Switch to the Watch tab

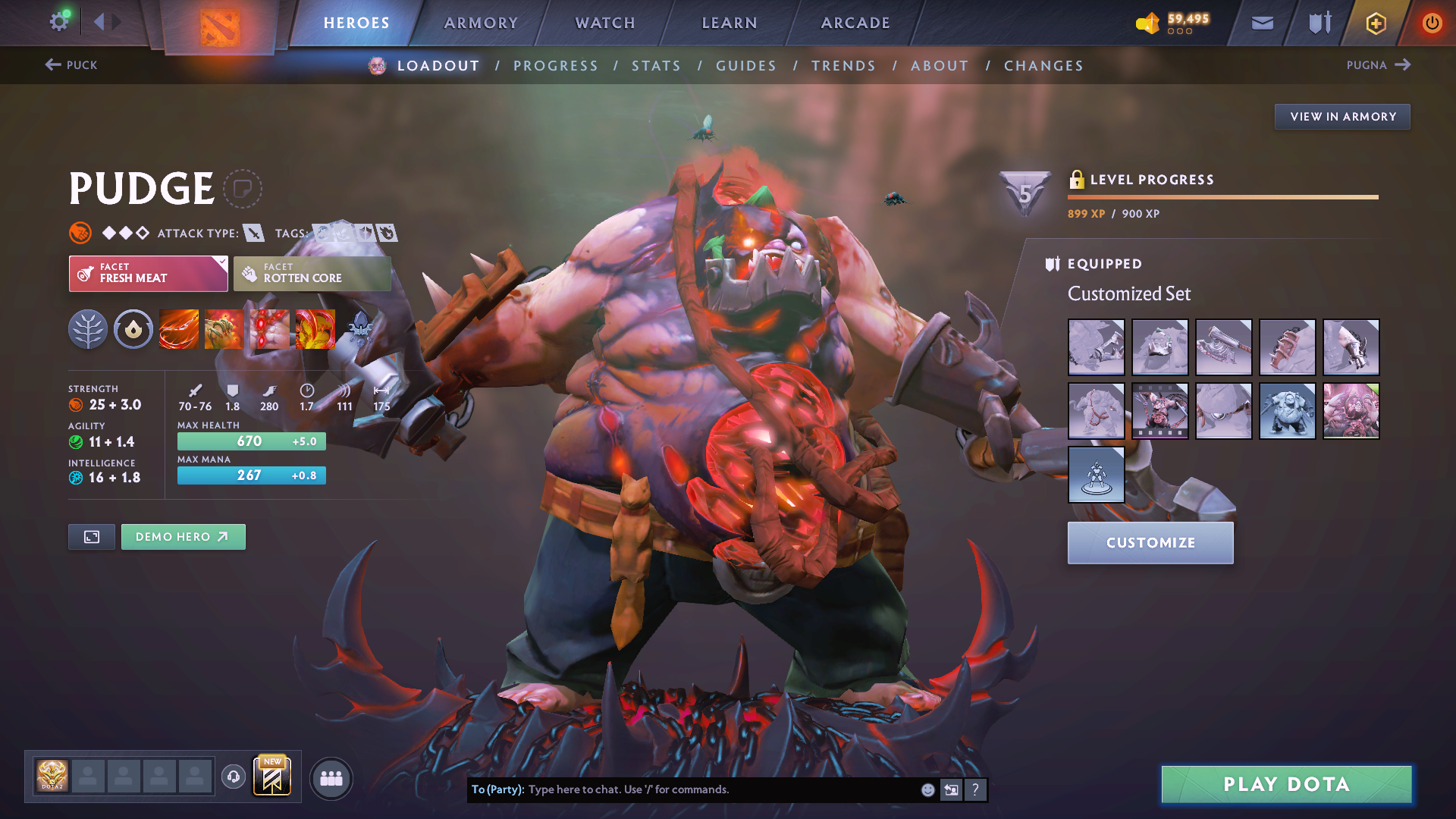[605, 23]
